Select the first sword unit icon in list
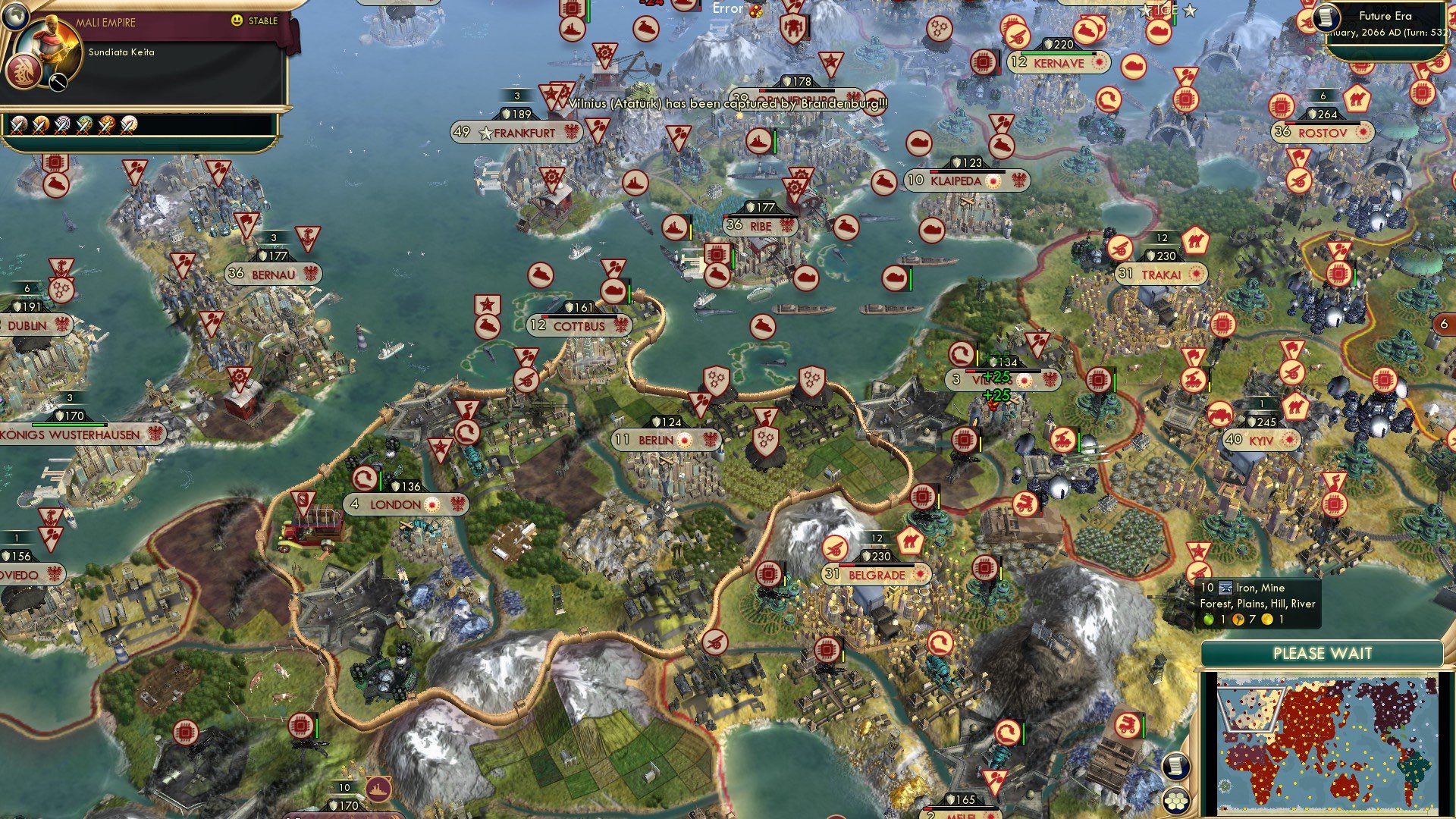 [x=20, y=124]
